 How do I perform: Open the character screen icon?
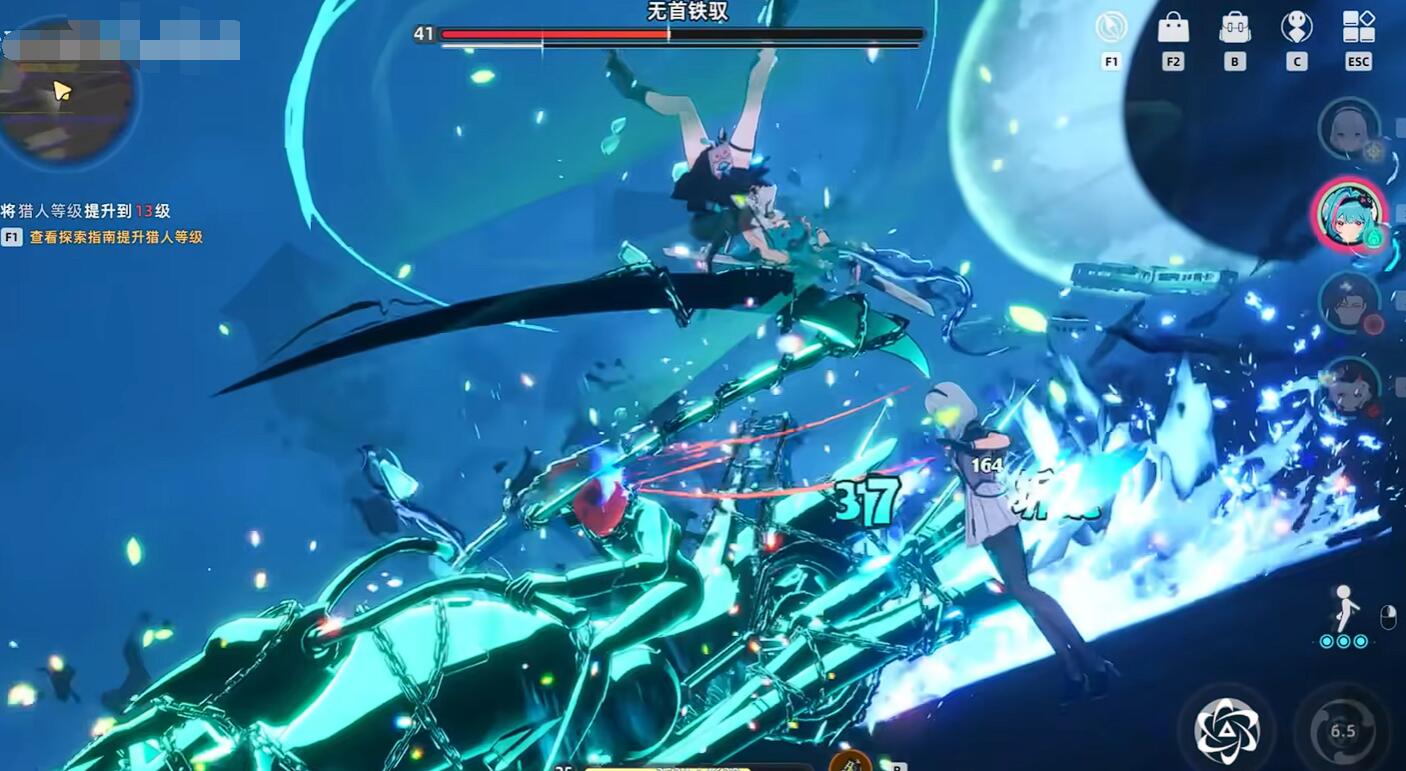pos(1296,27)
